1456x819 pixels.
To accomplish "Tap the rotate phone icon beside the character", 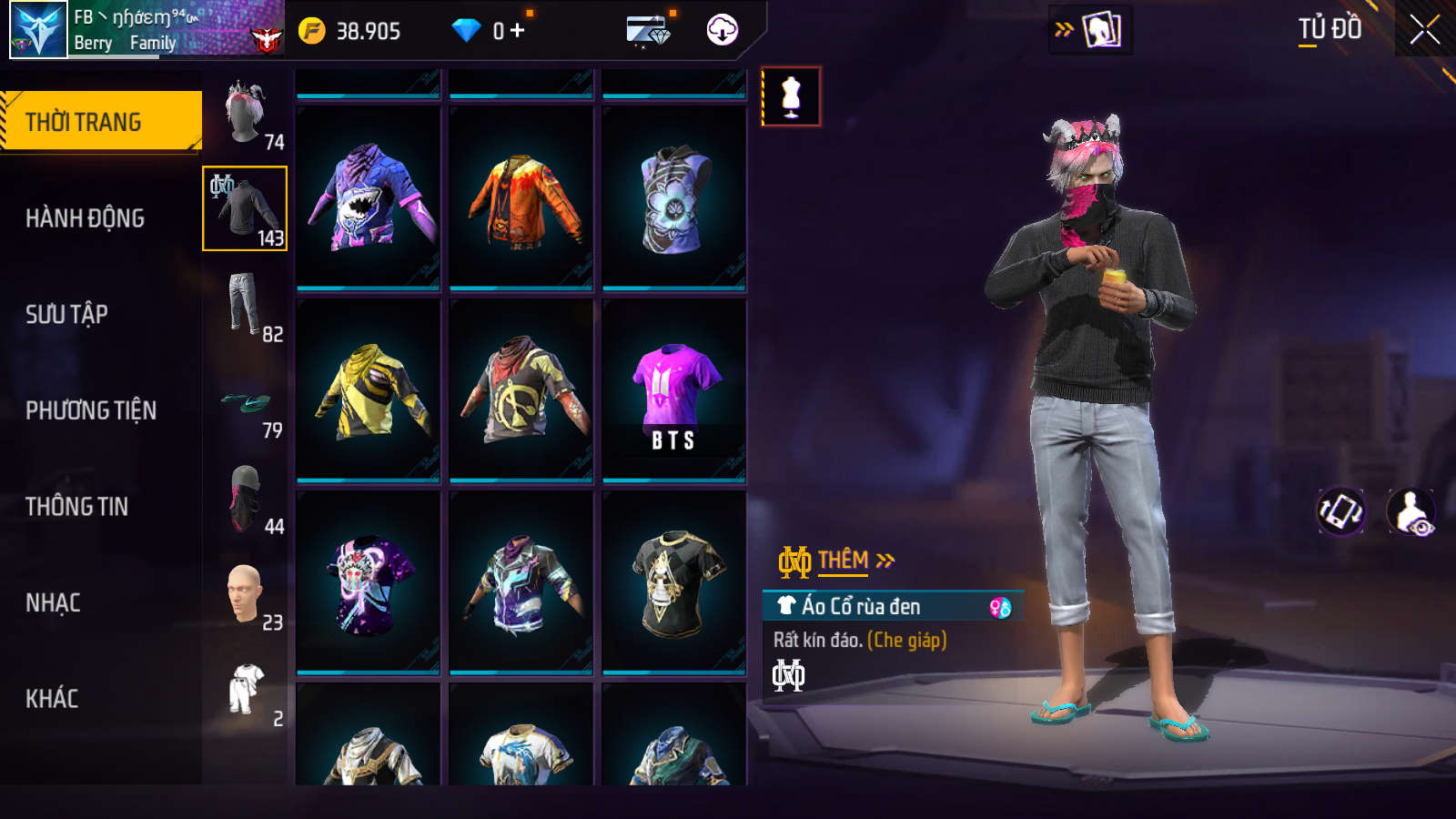I will (x=1341, y=511).
